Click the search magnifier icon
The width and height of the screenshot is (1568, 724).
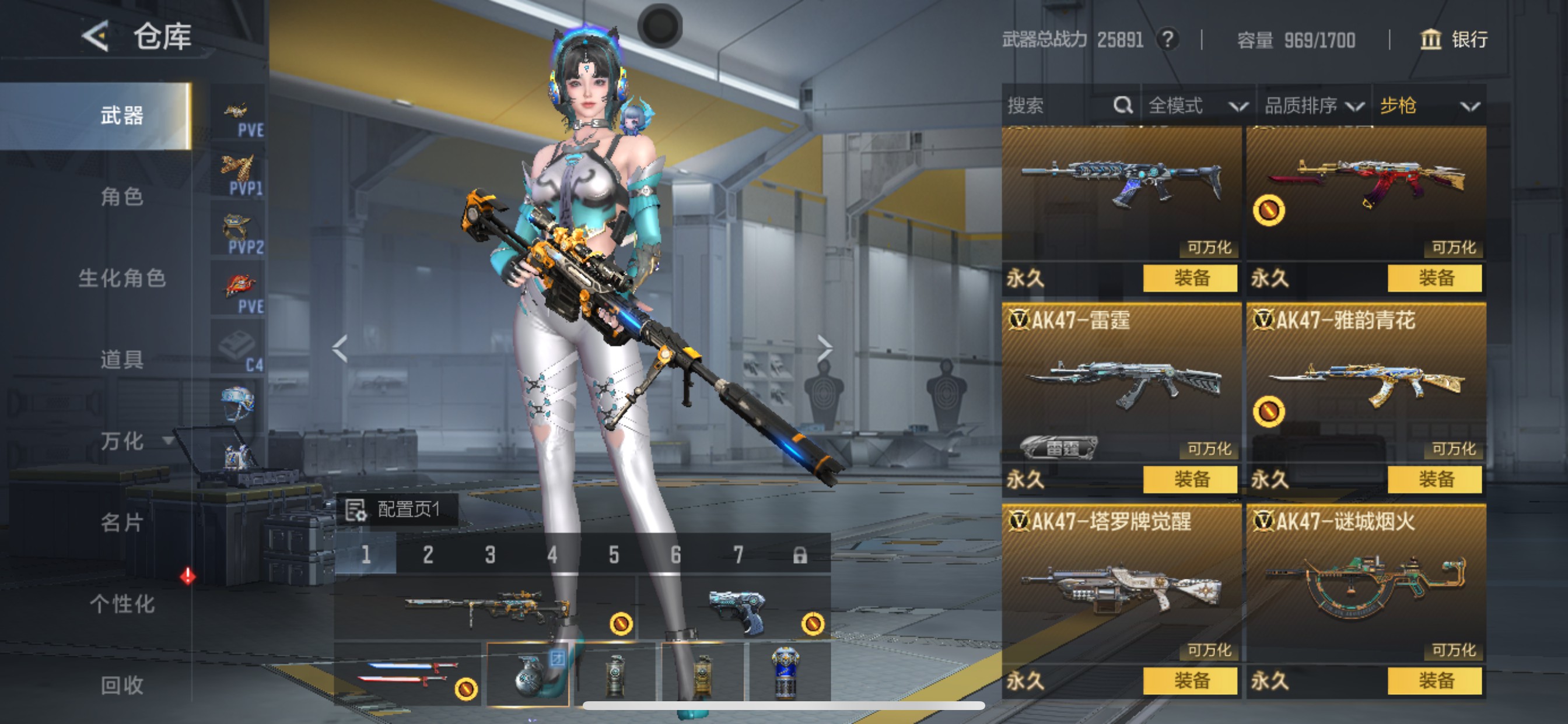click(1122, 105)
